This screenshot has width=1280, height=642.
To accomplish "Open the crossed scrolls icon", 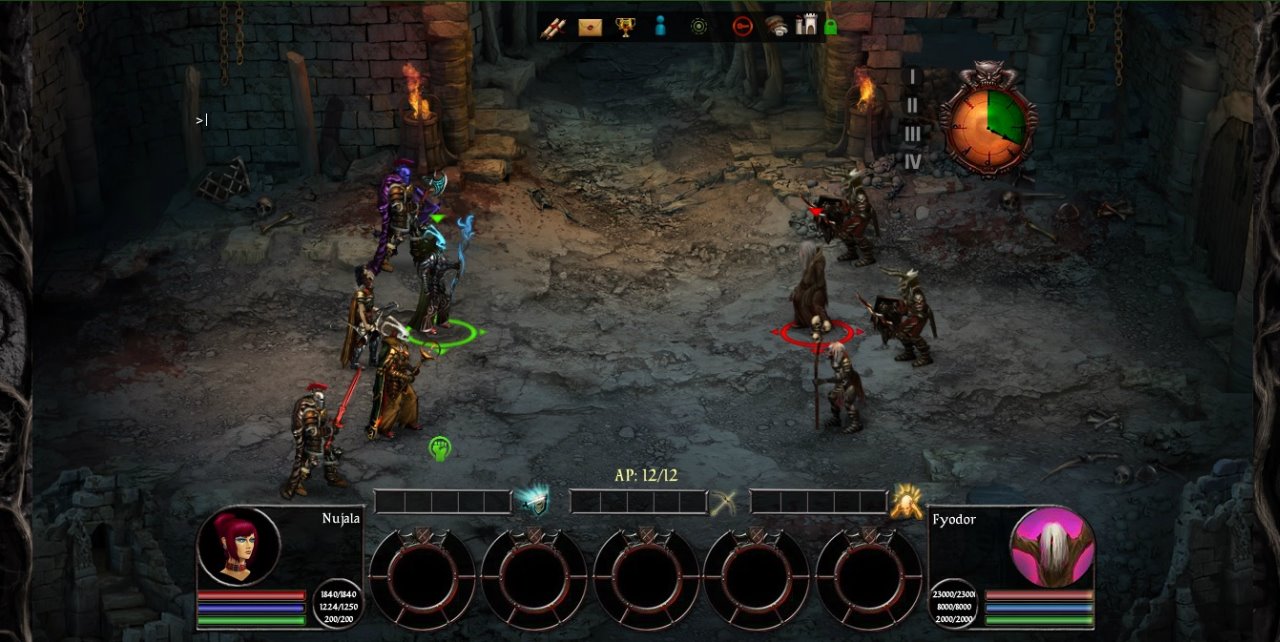I will [x=552, y=27].
